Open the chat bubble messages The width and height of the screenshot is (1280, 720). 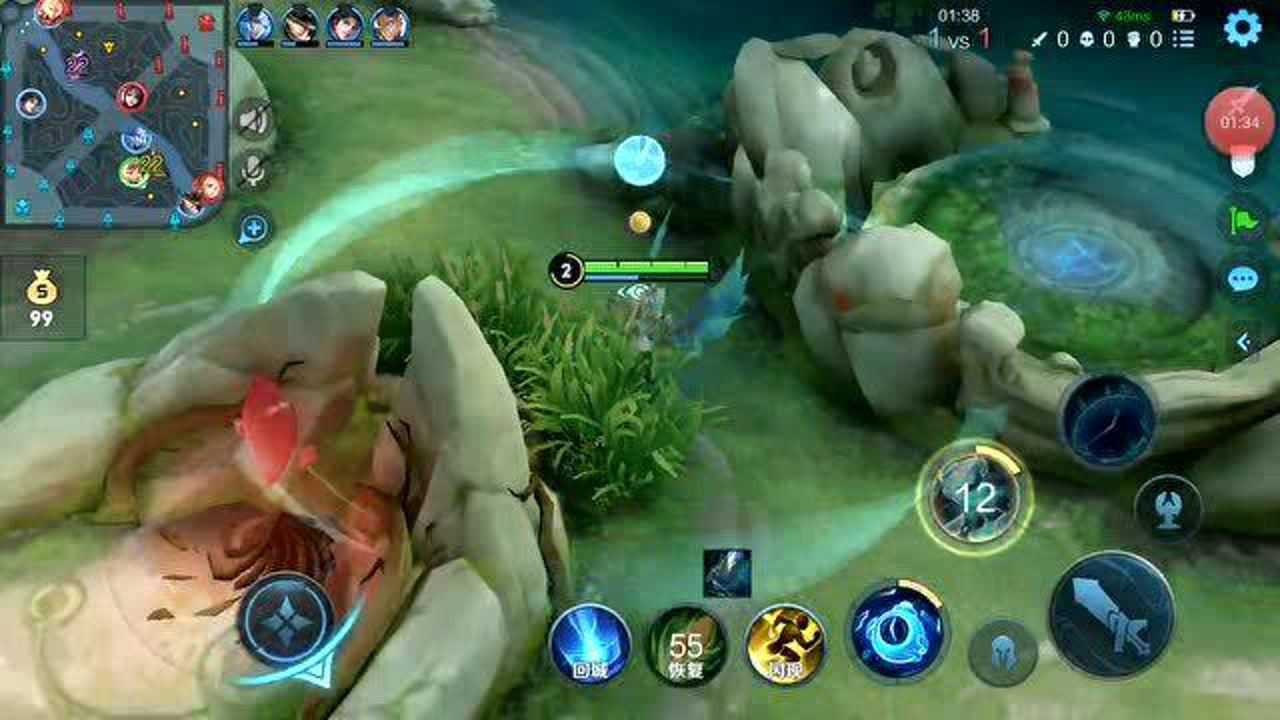click(x=1243, y=279)
